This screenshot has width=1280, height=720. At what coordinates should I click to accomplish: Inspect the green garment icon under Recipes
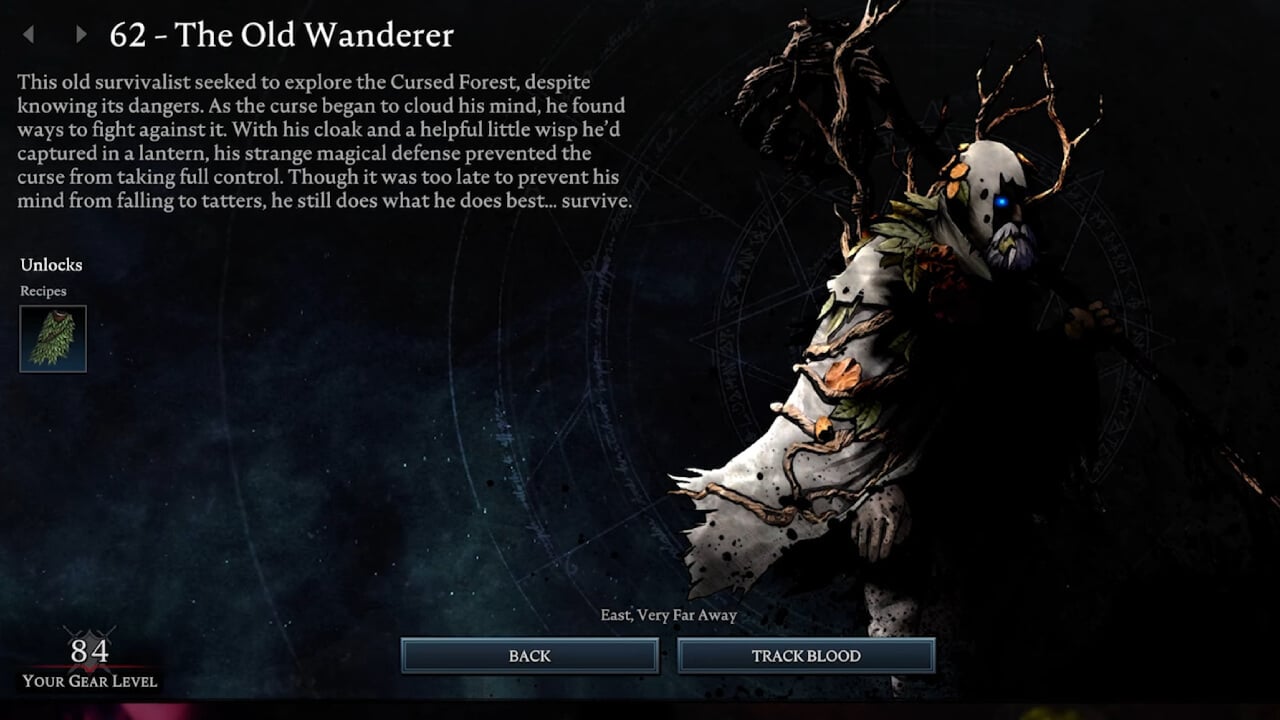(x=52, y=338)
